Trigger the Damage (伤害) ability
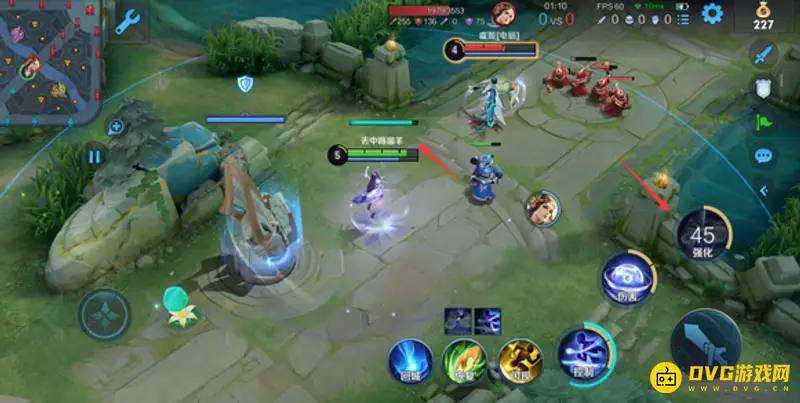800x403 pixels. coord(627,277)
